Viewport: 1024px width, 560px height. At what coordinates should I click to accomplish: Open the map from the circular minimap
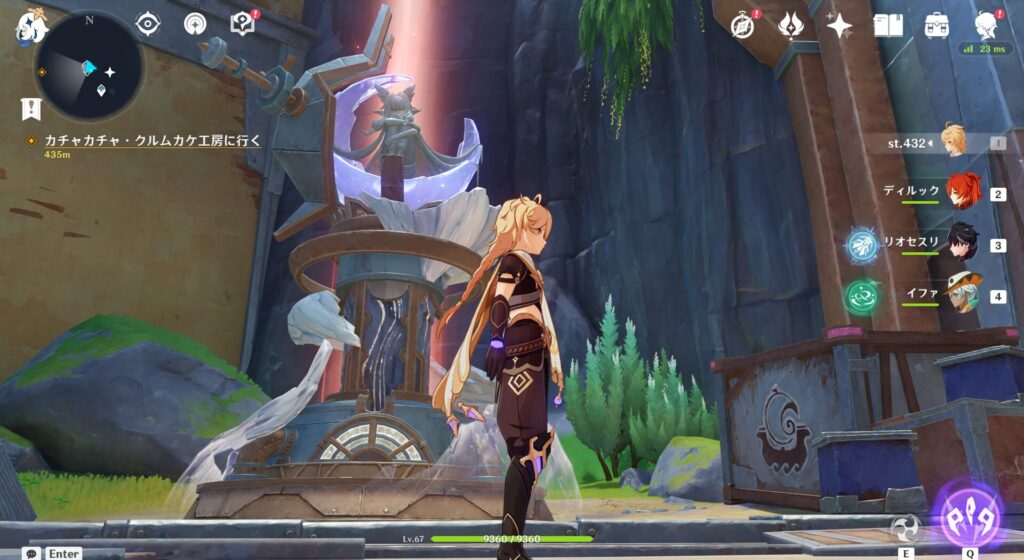pyautogui.click(x=88, y=66)
